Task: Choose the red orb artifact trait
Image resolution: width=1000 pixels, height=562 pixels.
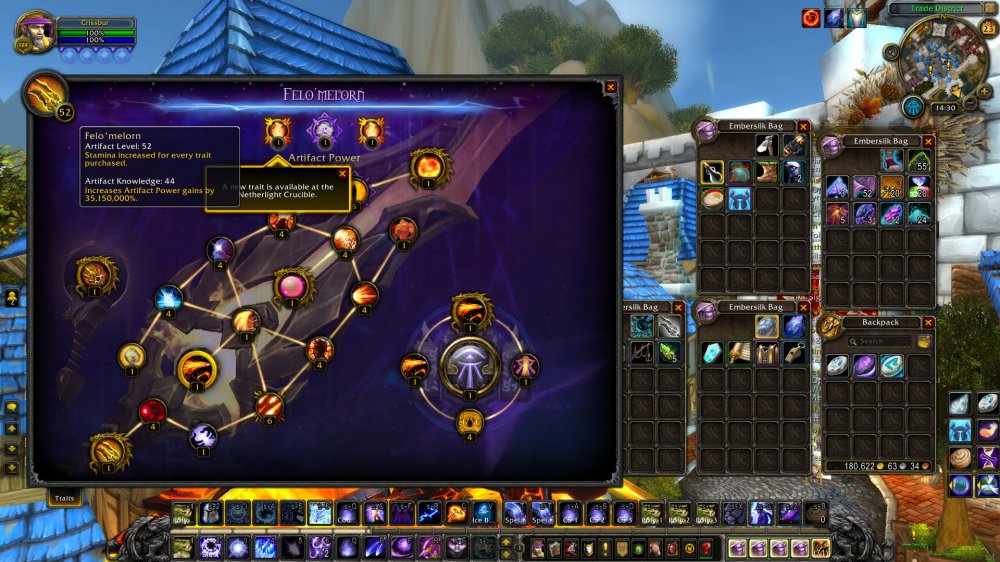Action: [153, 410]
